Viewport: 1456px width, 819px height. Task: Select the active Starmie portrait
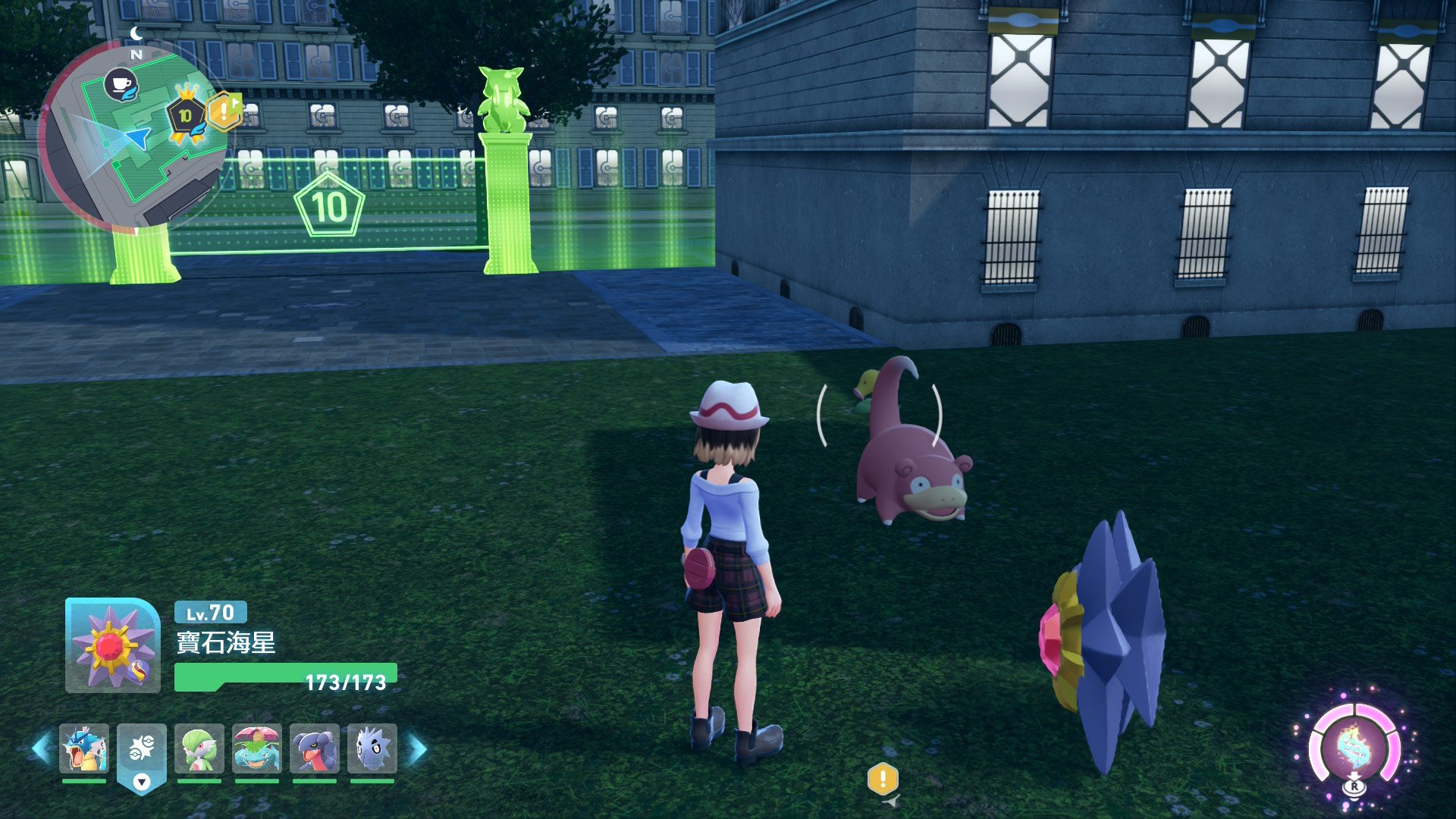point(113,646)
